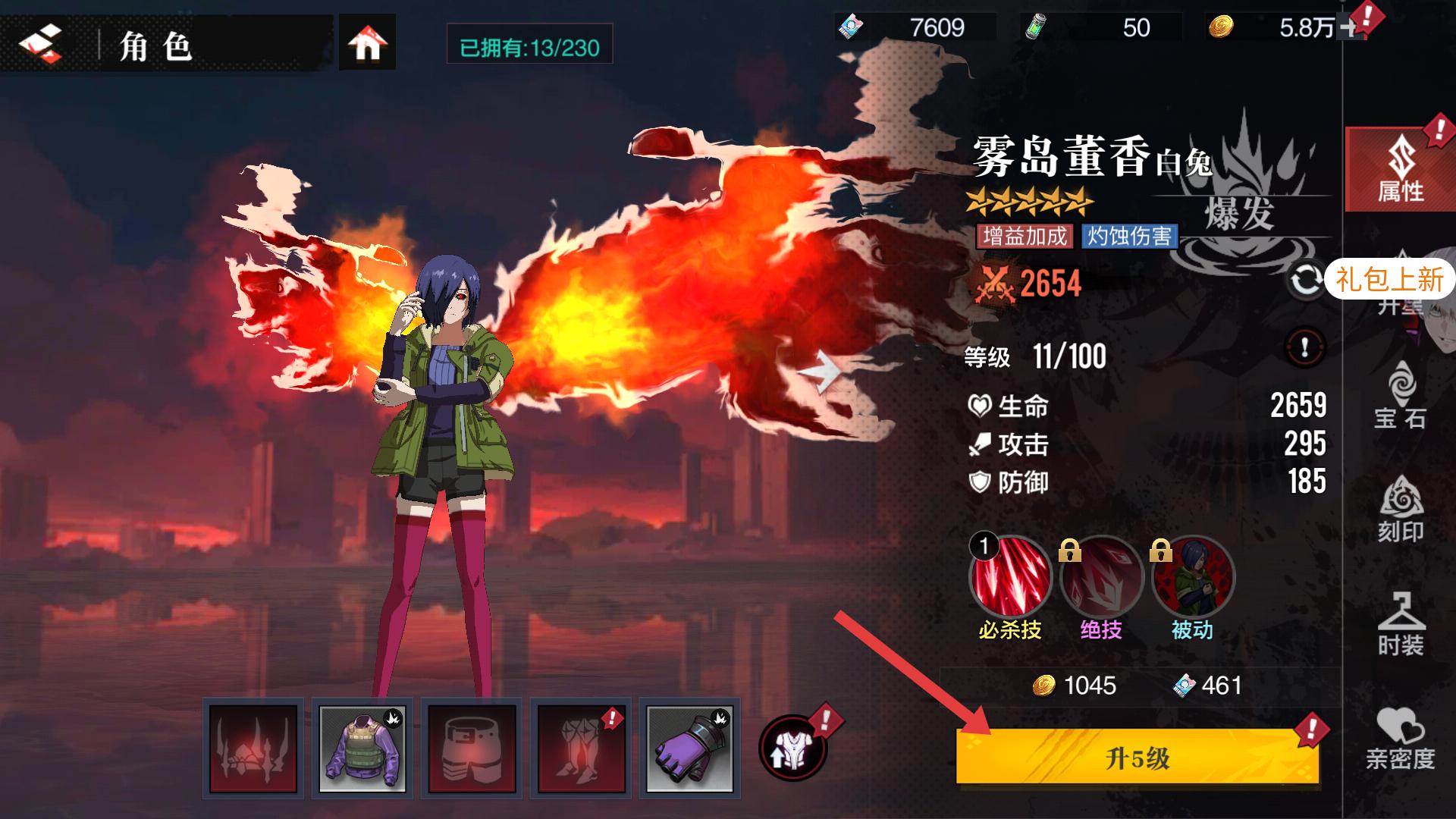Click the circular refresh arrows icon
Screen dimensions: 1456x819
(x=1305, y=281)
